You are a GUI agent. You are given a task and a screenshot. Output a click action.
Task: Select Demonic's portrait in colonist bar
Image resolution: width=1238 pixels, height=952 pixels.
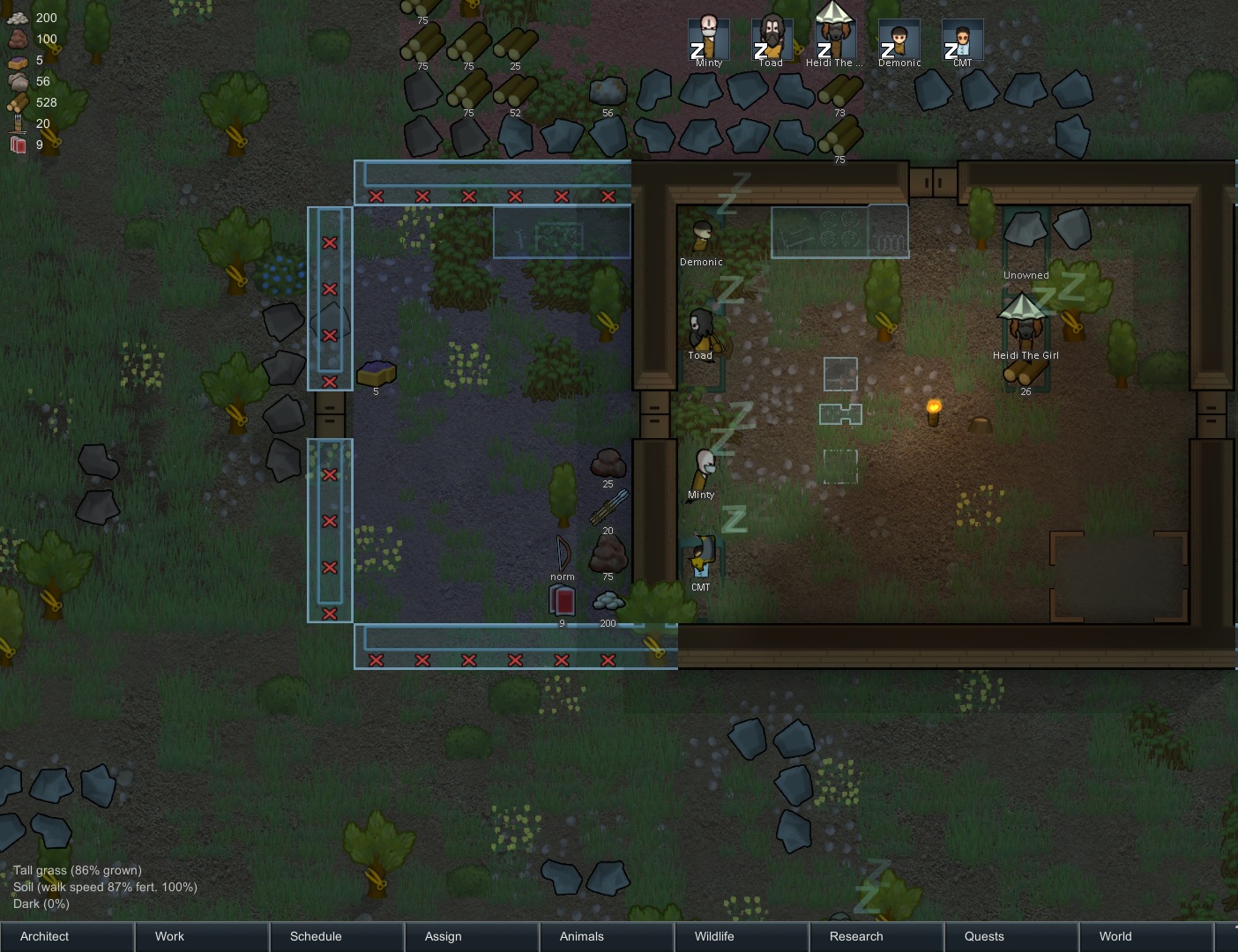(899, 40)
